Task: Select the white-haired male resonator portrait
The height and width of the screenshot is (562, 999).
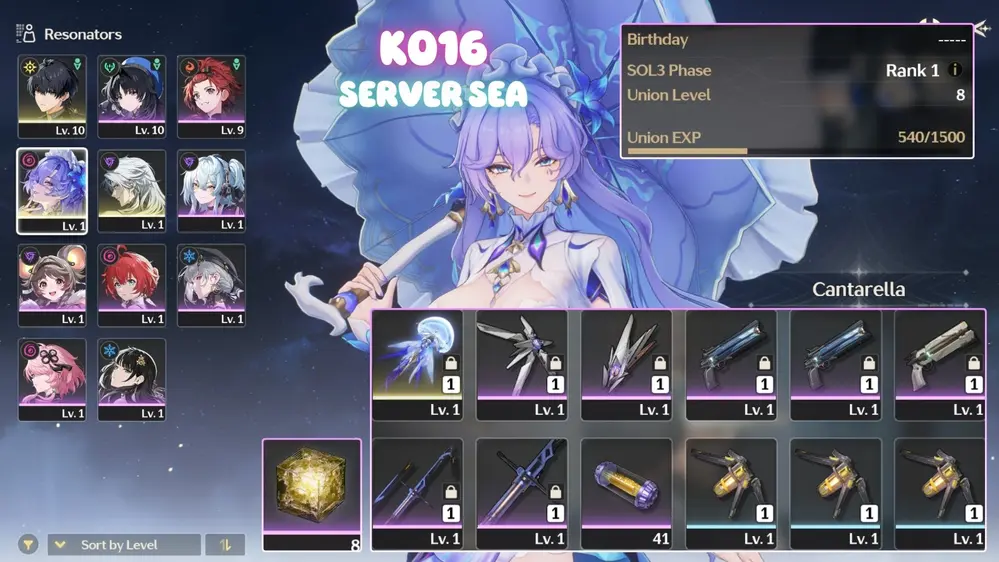Action: pos(132,190)
